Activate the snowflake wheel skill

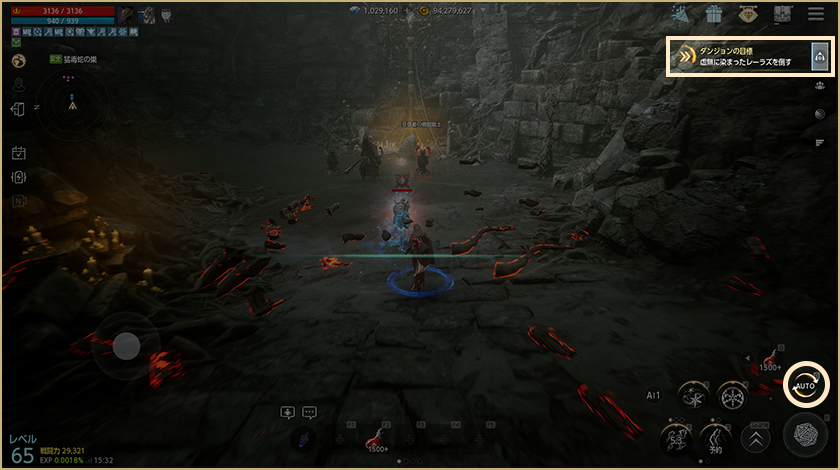point(734,395)
